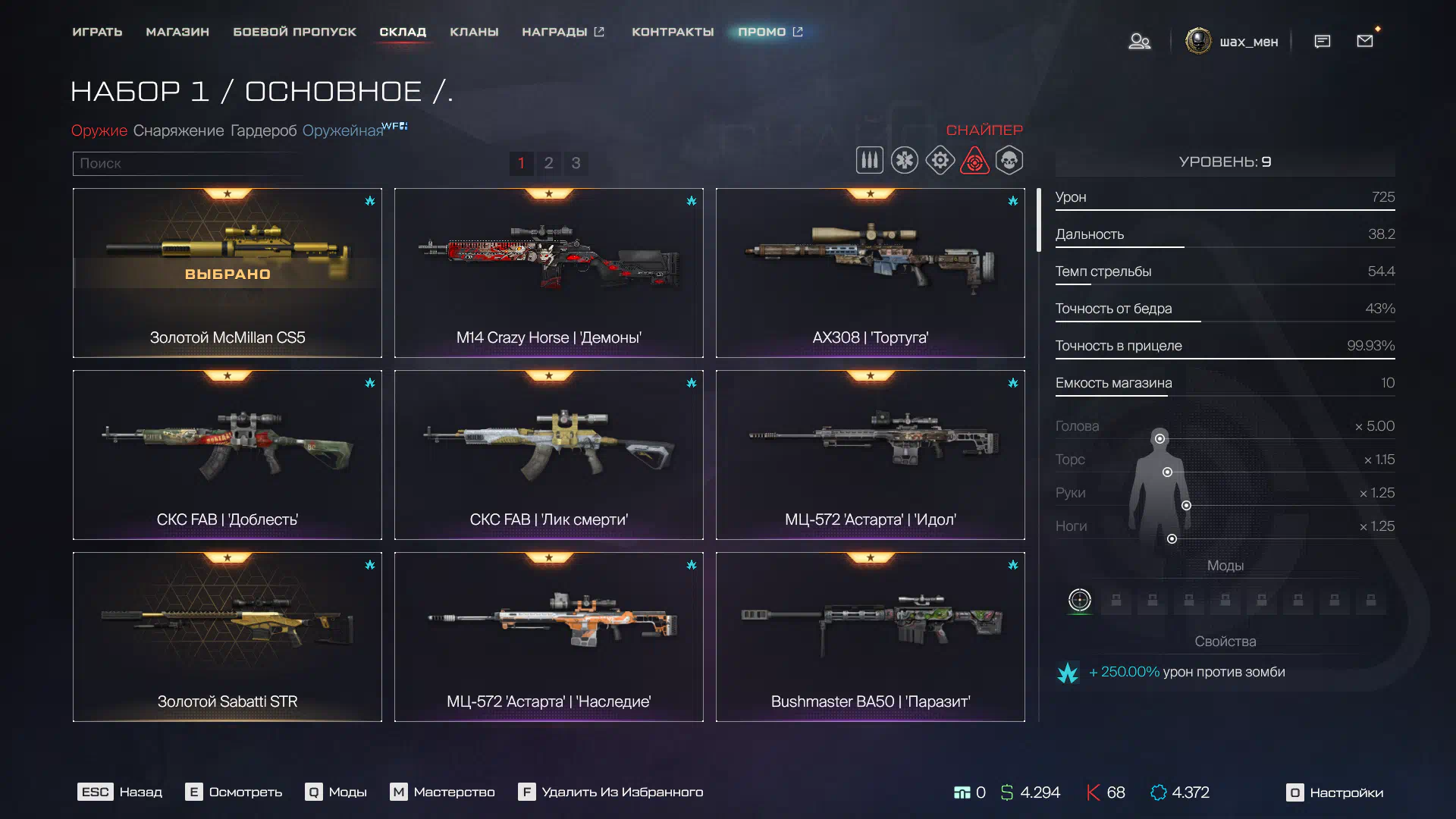
Task: Open the Контракты menu
Action: click(x=673, y=32)
